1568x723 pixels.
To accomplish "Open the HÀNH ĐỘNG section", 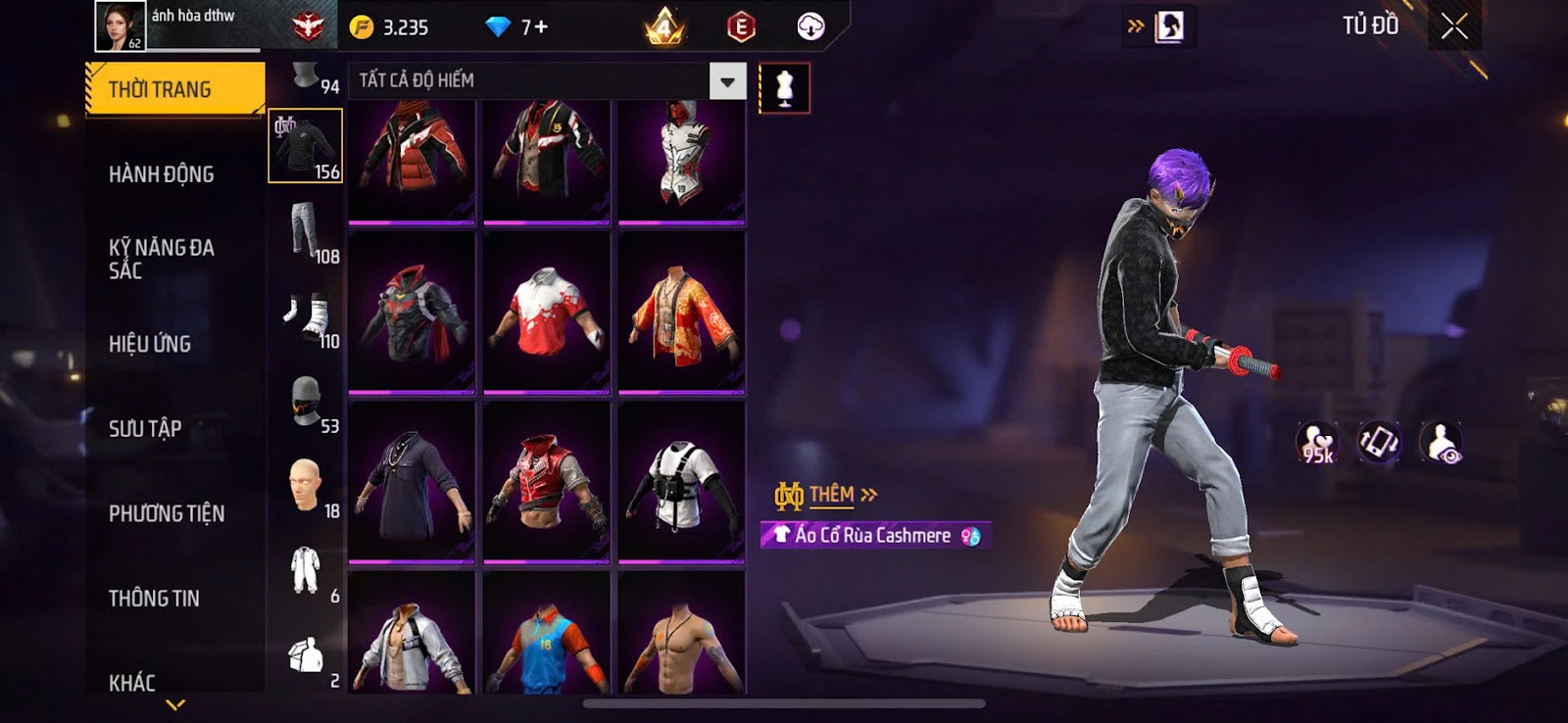I will pyautogui.click(x=162, y=174).
